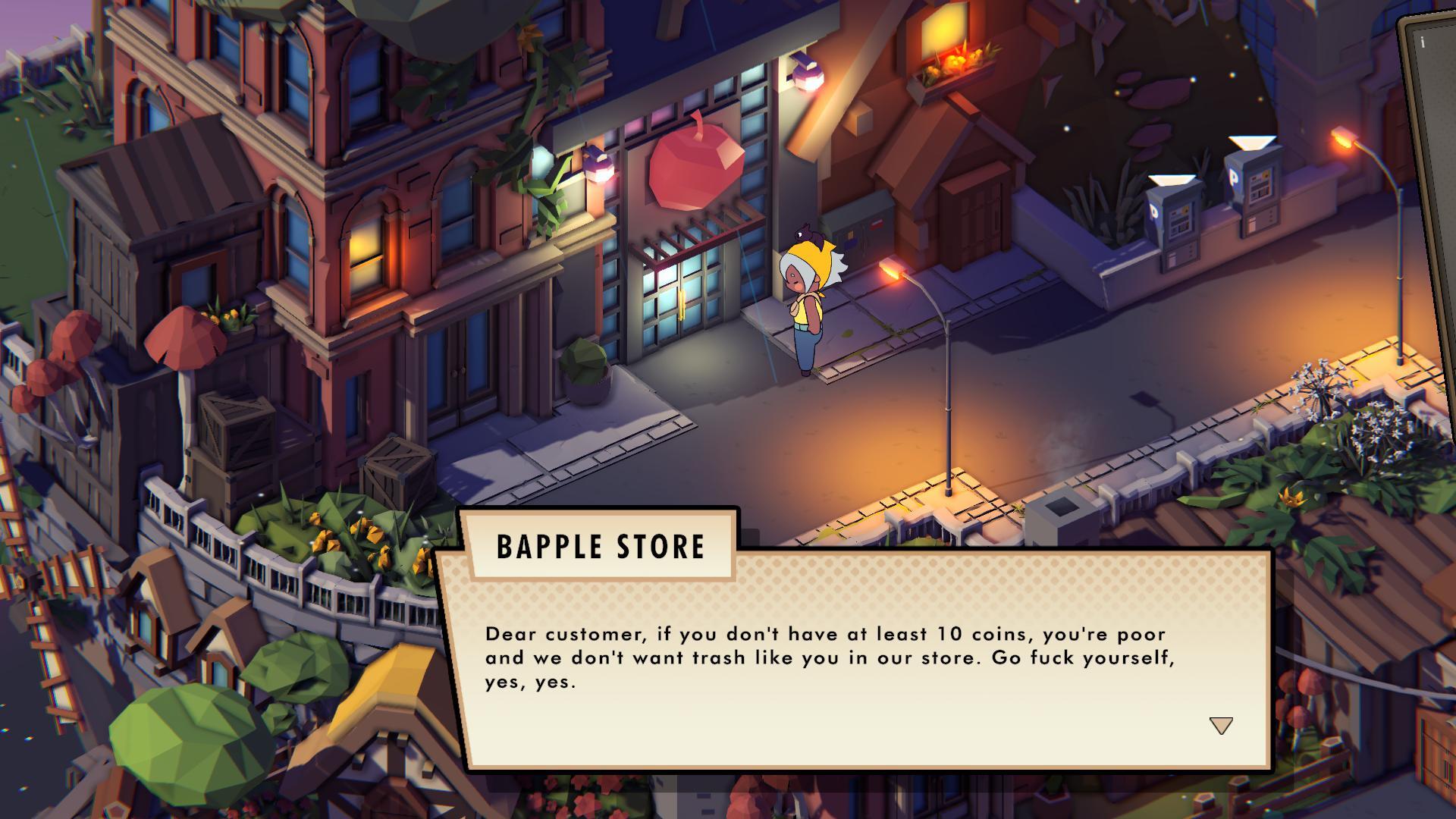Advance the dialogue with the triangle arrow
Viewport: 1456px width, 819px height.
[1220, 725]
